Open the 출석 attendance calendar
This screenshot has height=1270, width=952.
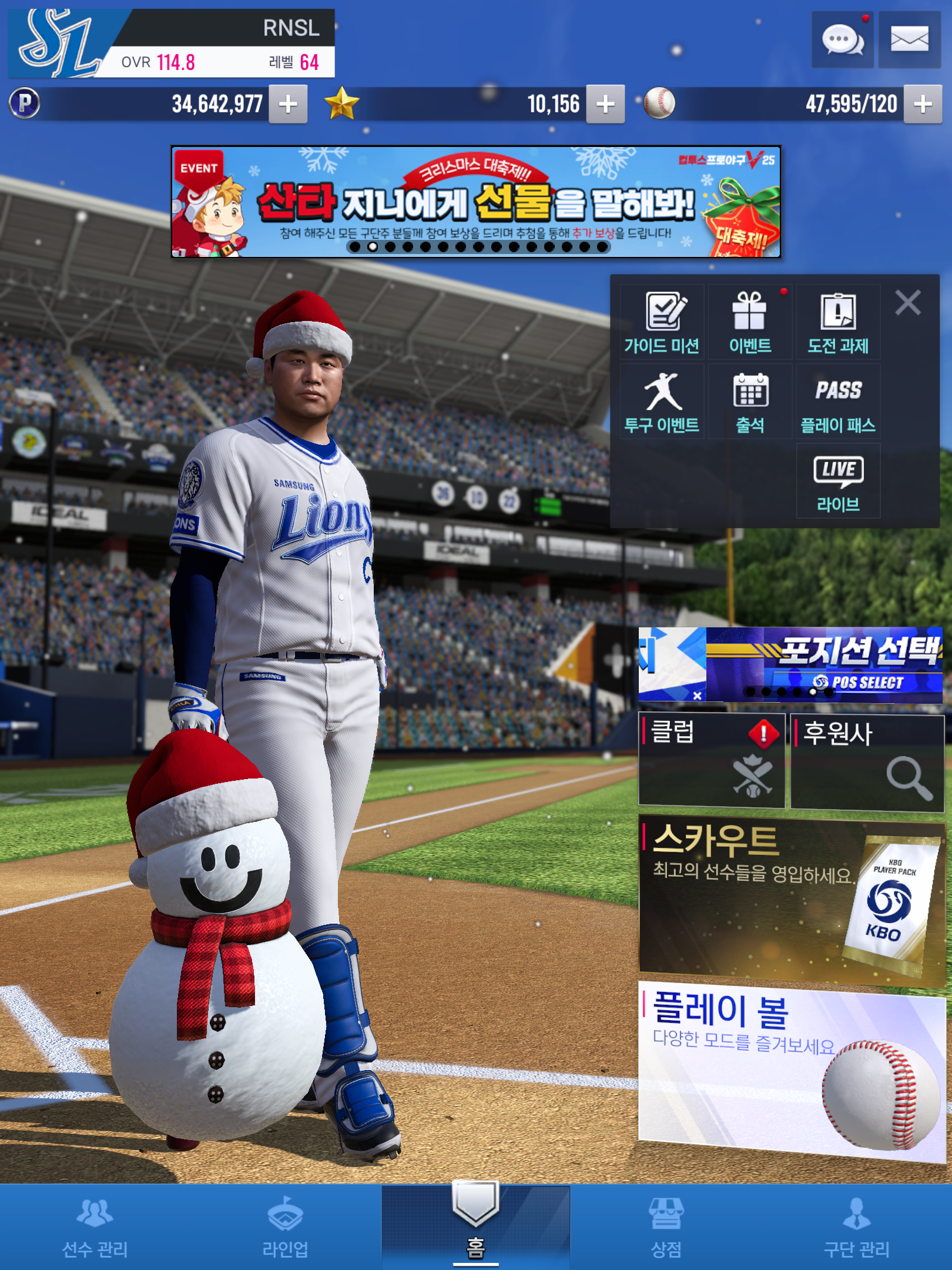click(x=750, y=402)
